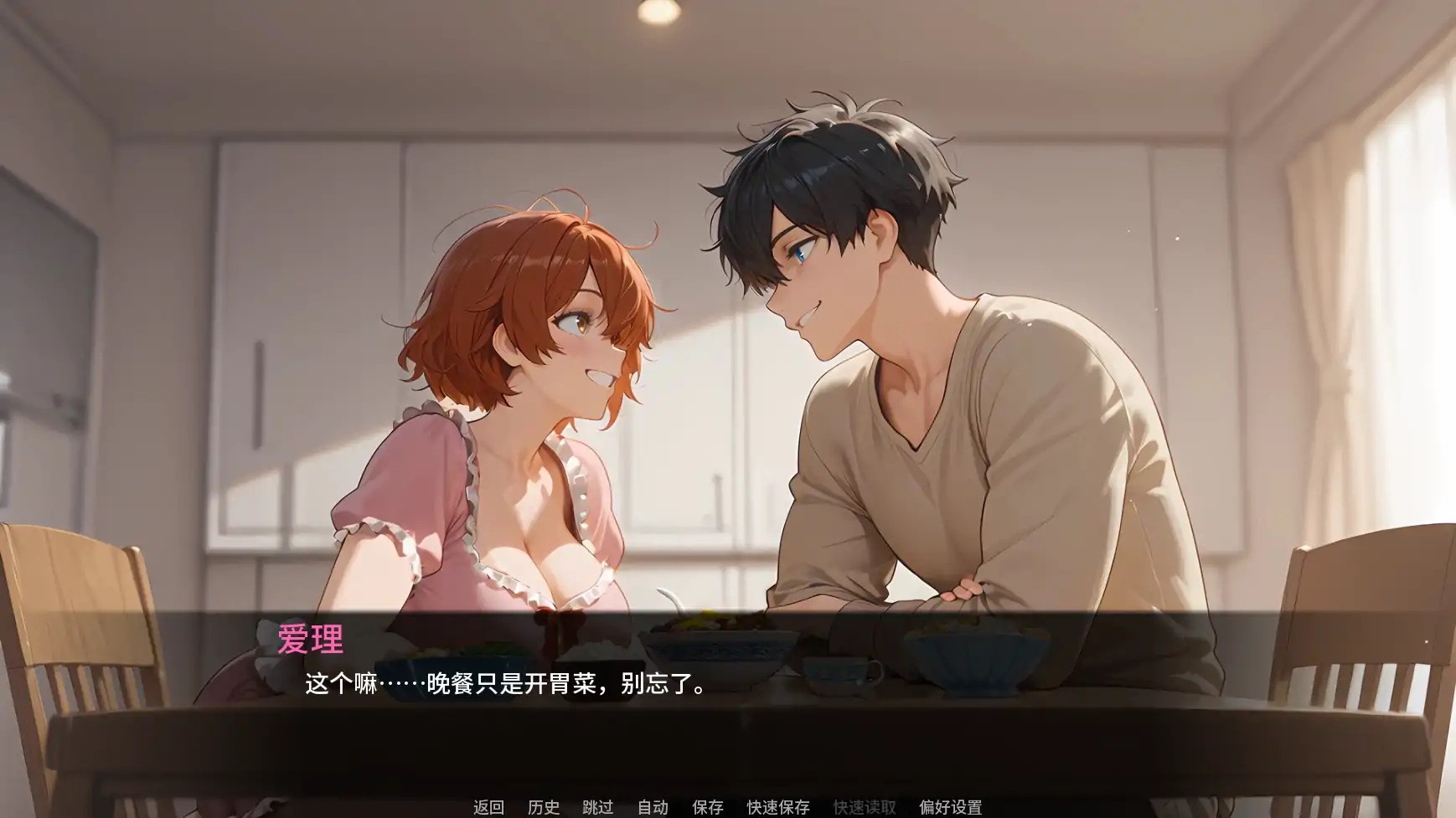Enable auto-advance mode with 自动
1456x818 pixels.
click(x=653, y=808)
